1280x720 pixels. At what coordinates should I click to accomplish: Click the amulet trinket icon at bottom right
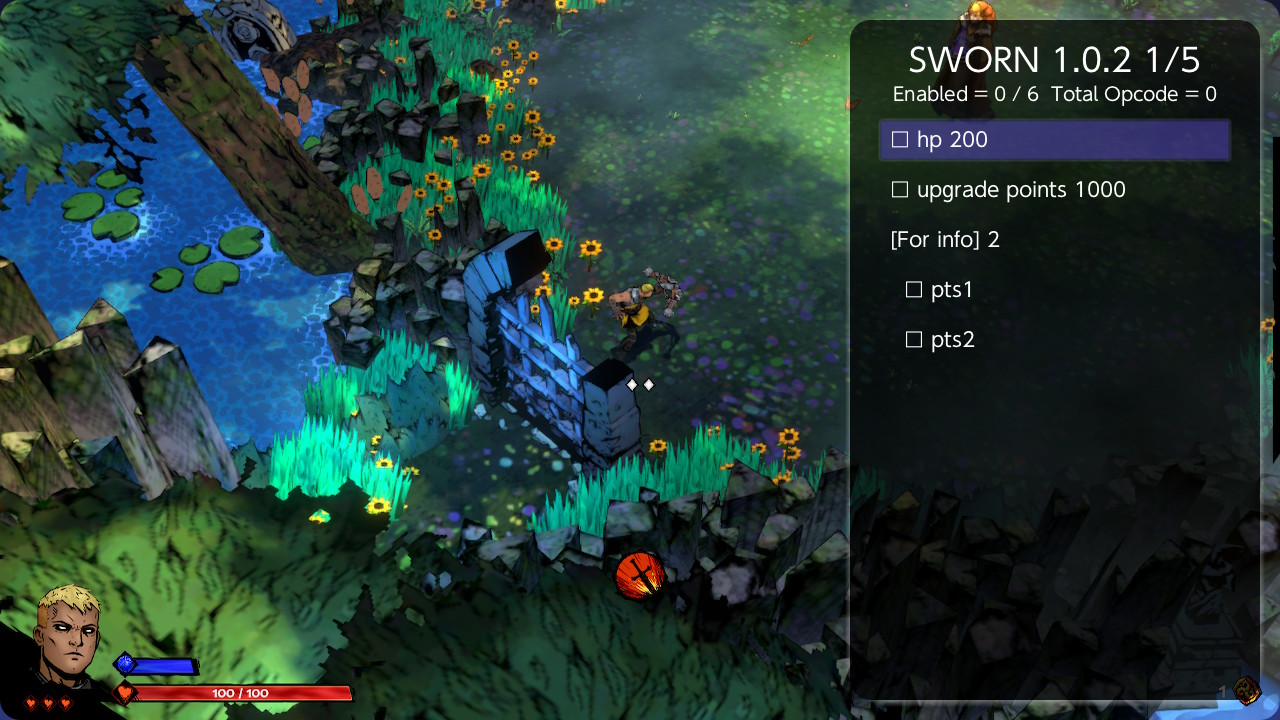point(1246,690)
